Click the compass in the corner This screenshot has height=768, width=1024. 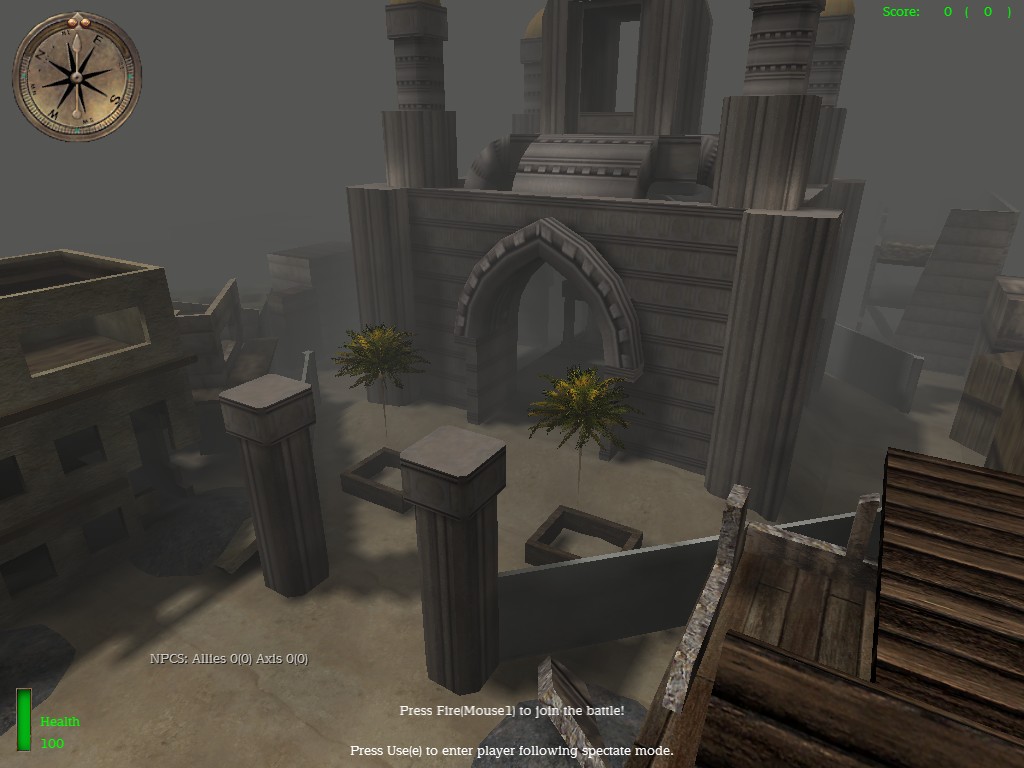(x=77, y=77)
